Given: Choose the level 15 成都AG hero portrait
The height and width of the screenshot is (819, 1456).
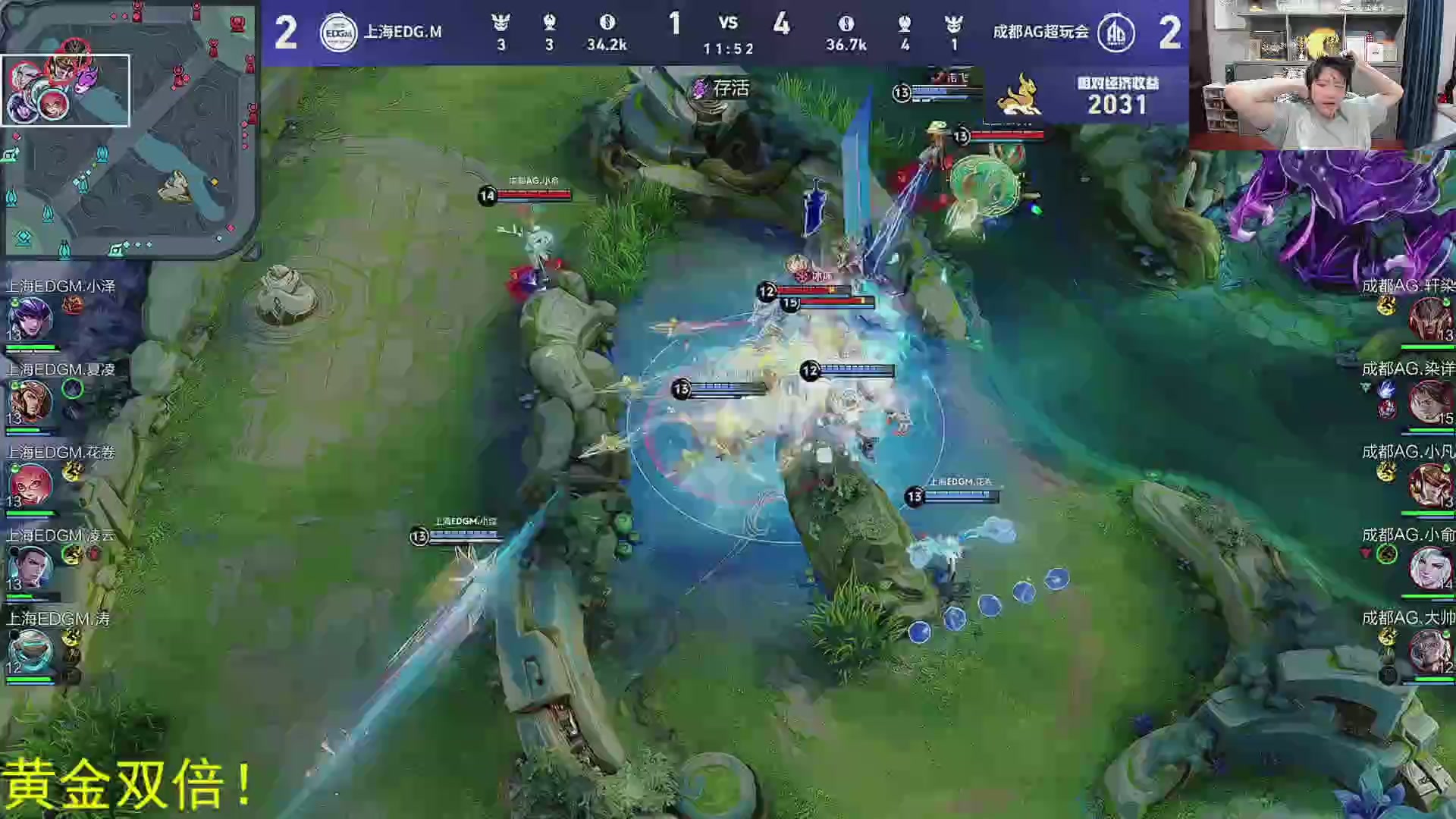Looking at the screenshot, I should [1429, 401].
